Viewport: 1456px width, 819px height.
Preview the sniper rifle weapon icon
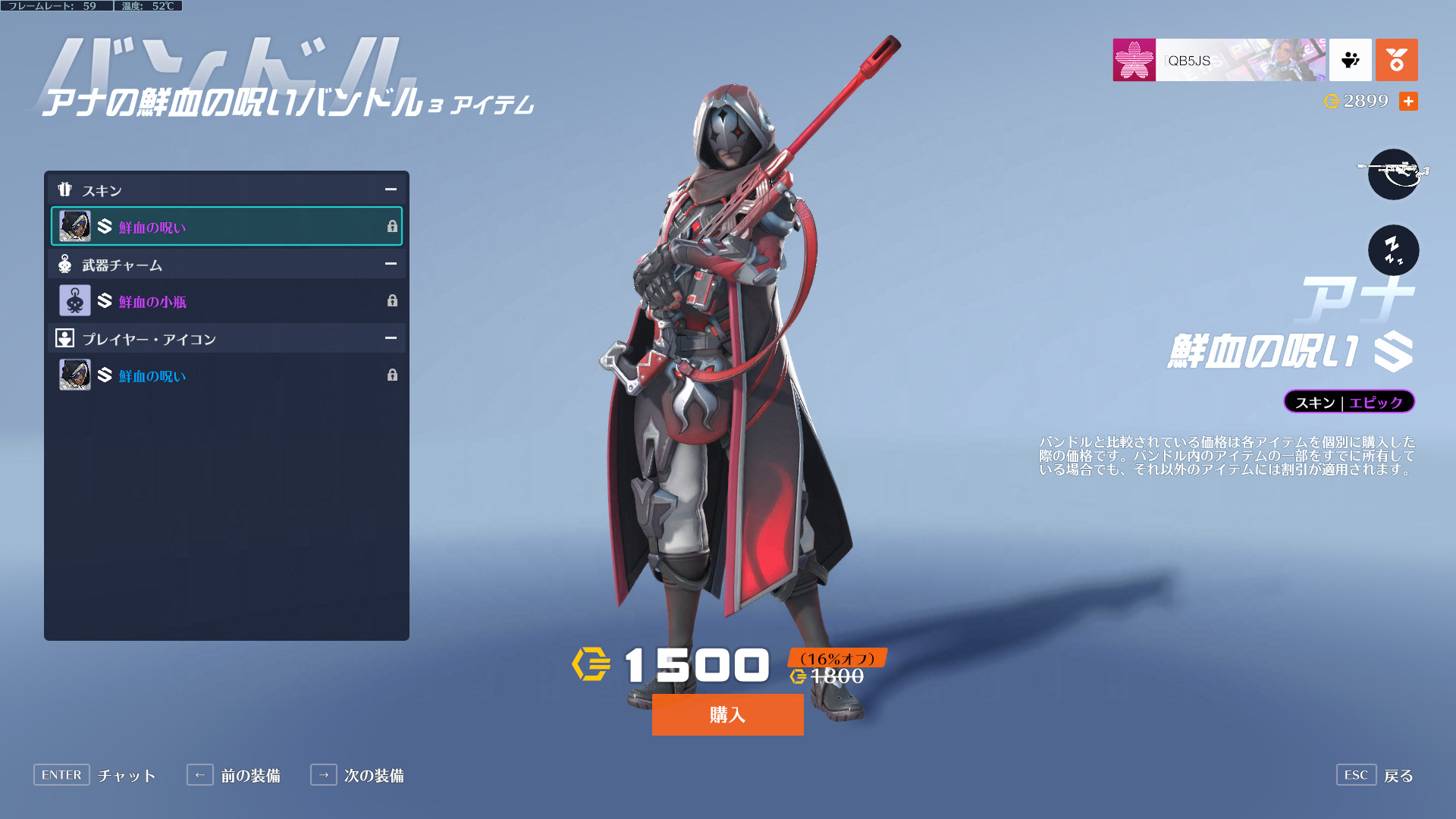[x=1393, y=174]
